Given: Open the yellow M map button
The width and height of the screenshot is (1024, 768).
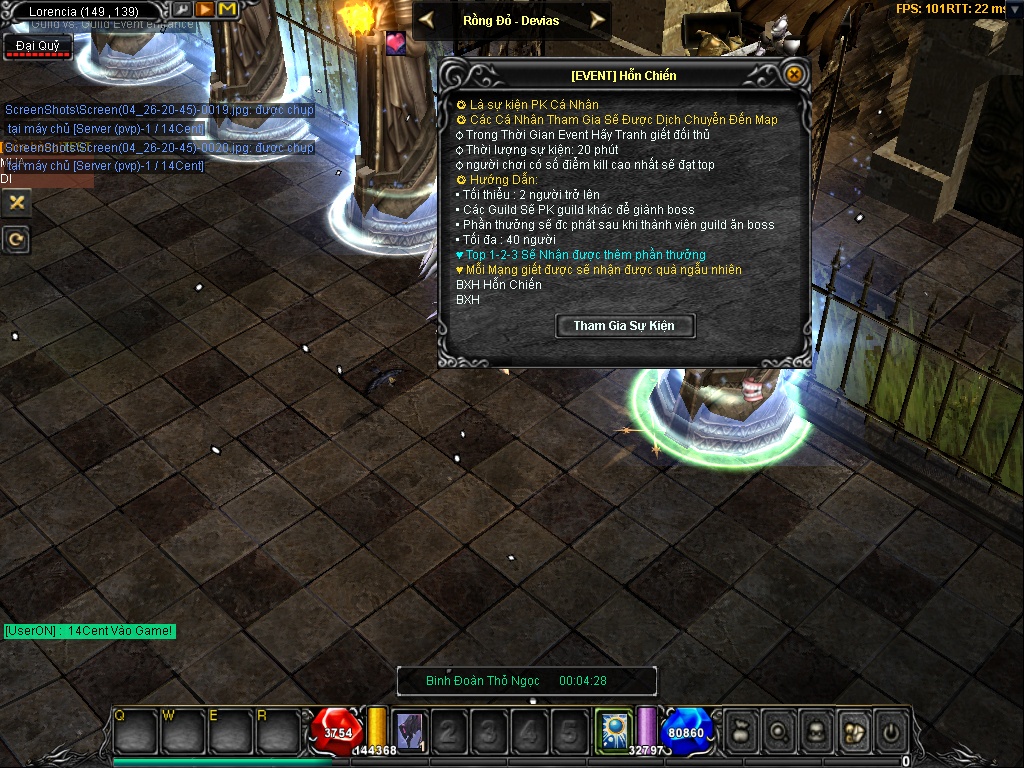Looking at the screenshot, I should pyautogui.click(x=227, y=10).
